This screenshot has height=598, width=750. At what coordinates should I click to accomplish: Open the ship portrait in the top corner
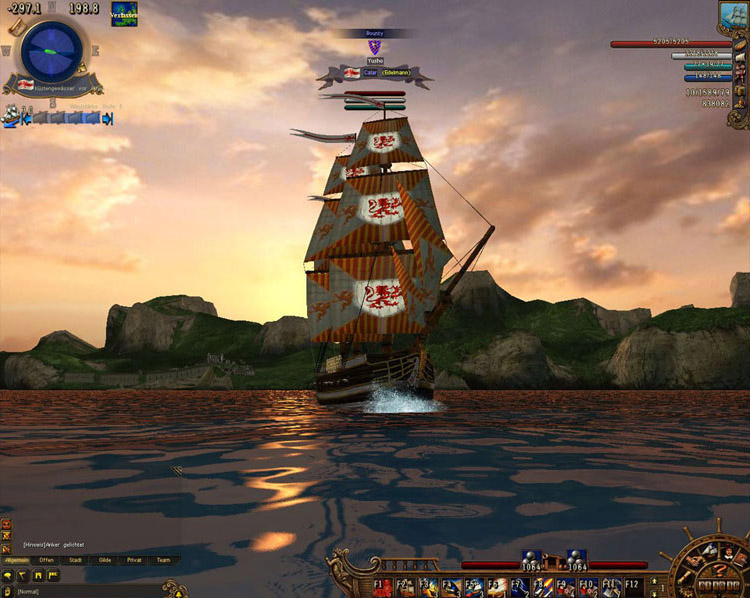coord(733,14)
